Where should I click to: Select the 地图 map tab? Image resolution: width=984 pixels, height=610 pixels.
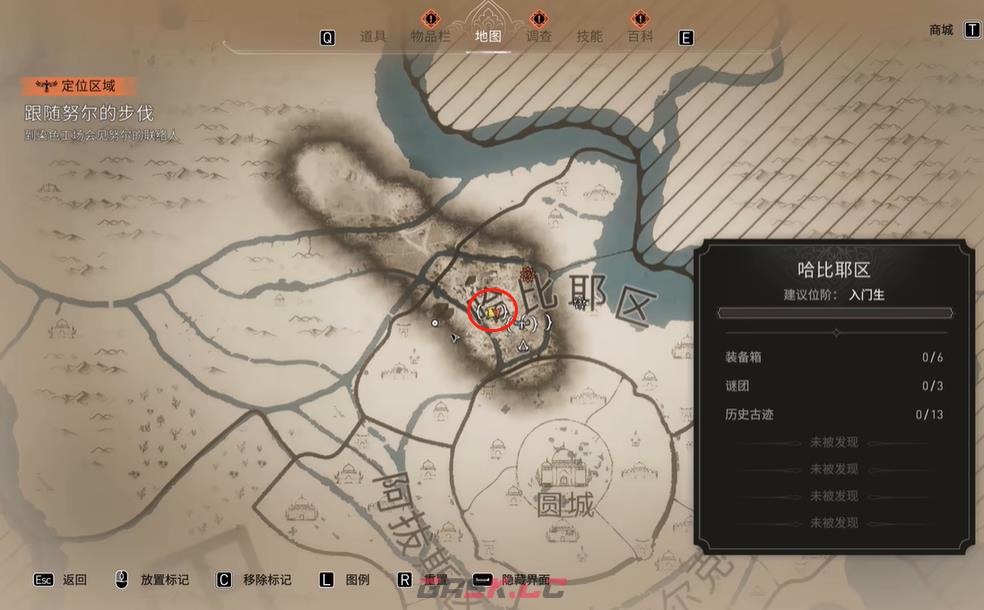(488, 37)
